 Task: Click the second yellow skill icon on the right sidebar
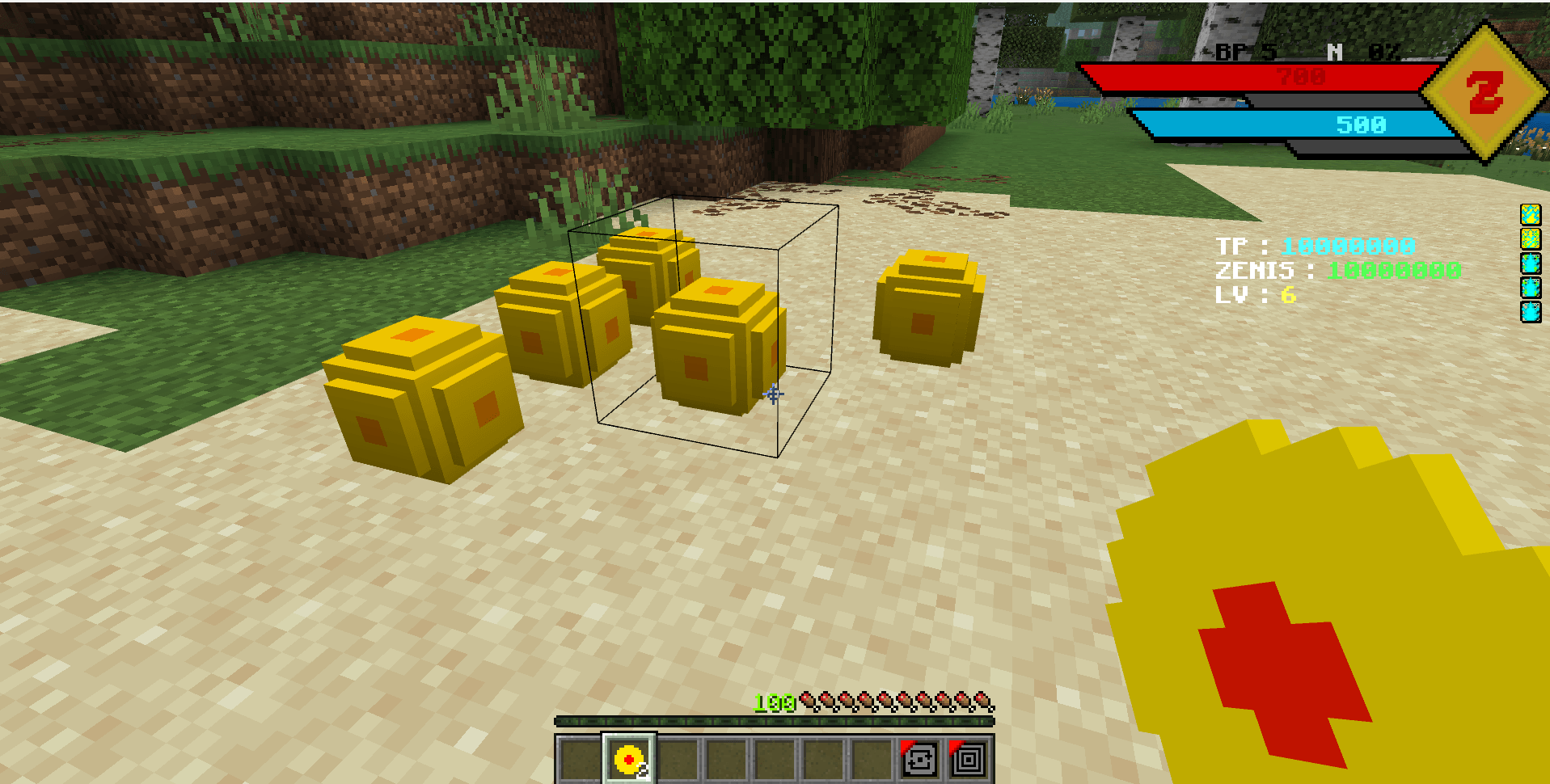click(x=1531, y=238)
